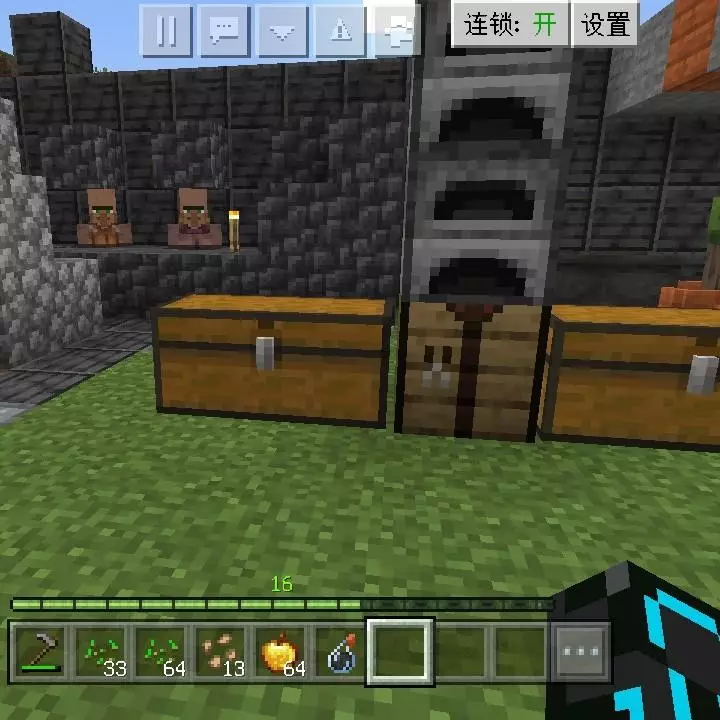Open the inventory with the three-dot button
The width and height of the screenshot is (720, 720).
click(581, 653)
